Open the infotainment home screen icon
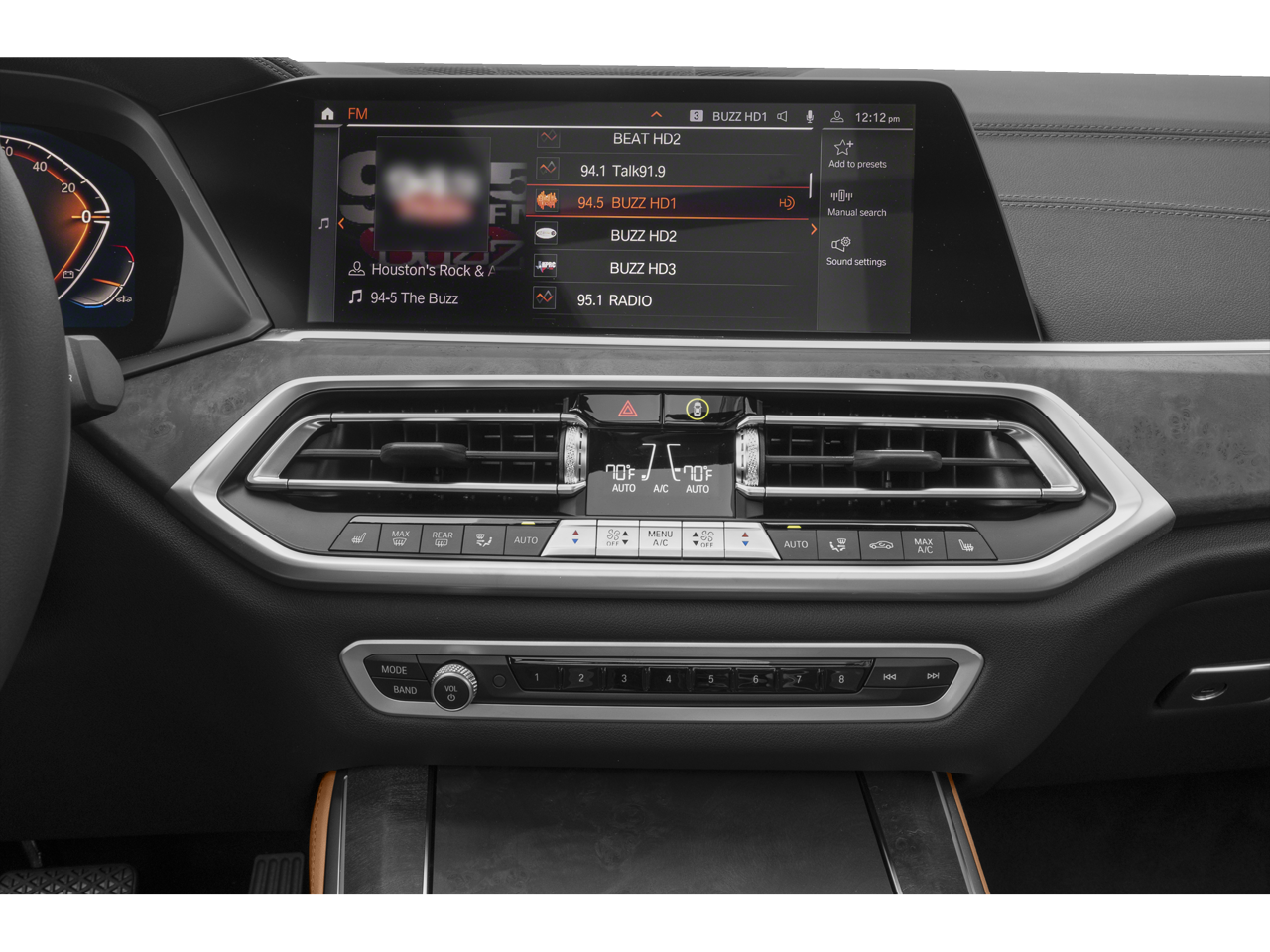Screen dimensions: 1270x952 pos(328,114)
